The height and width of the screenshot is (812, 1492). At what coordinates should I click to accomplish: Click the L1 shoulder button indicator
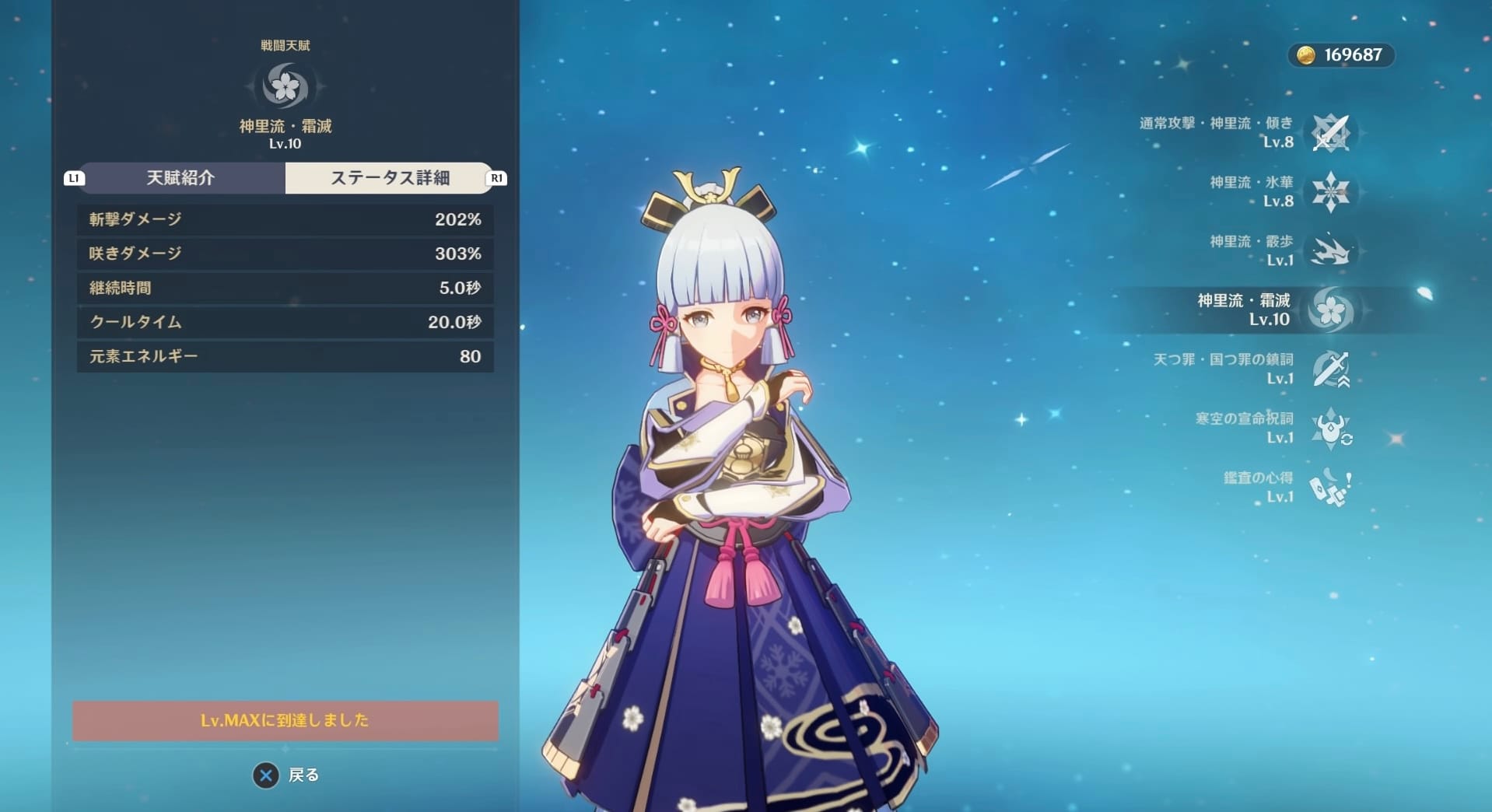(x=73, y=178)
